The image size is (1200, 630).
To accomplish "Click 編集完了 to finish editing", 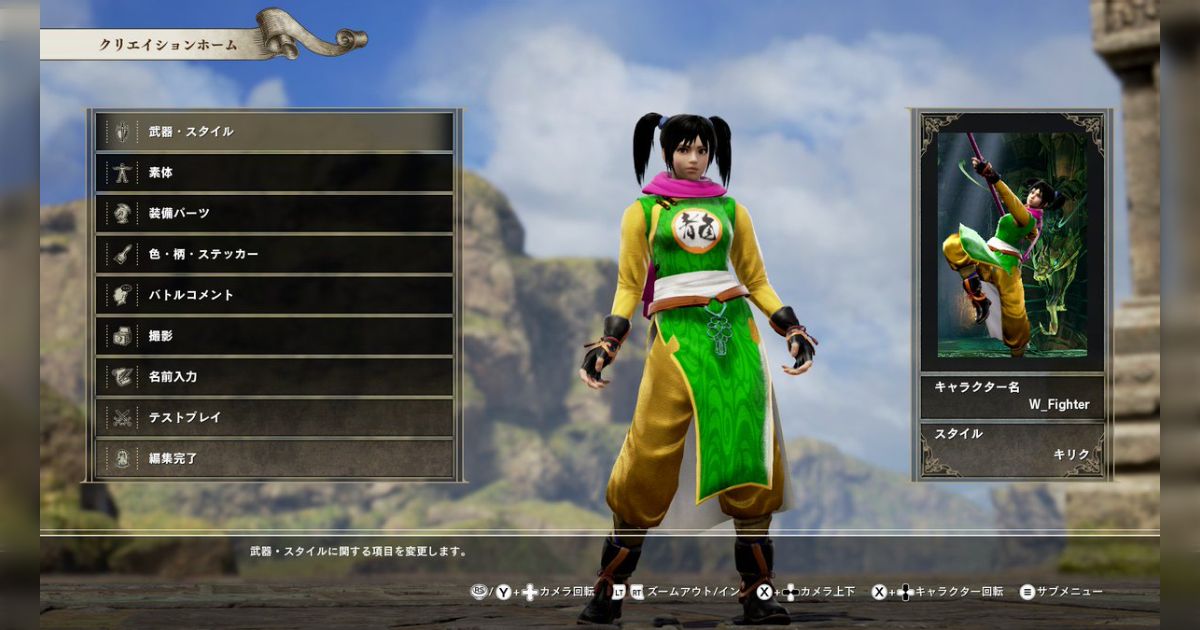I will point(274,459).
